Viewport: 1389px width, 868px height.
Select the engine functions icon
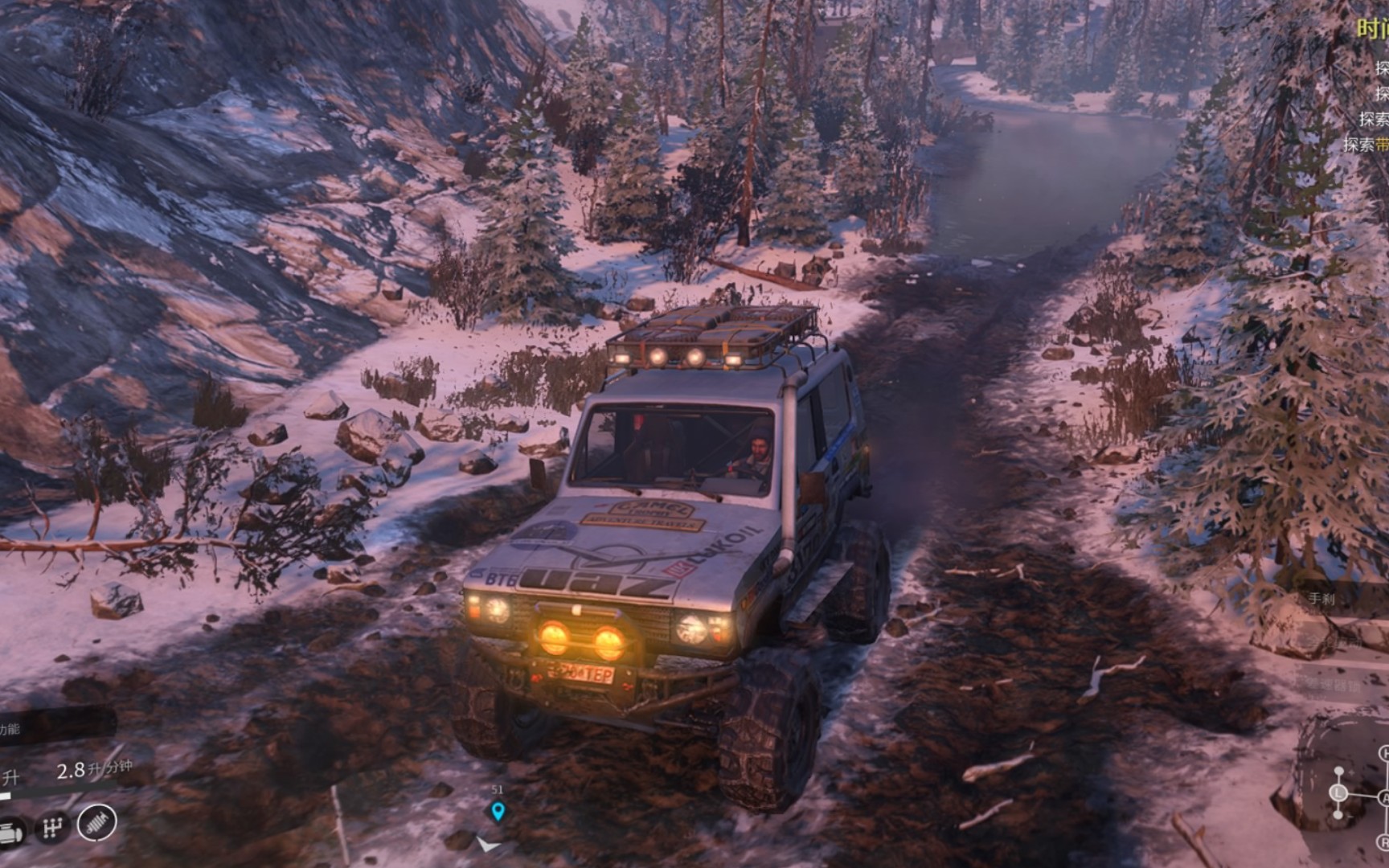[10, 829]
